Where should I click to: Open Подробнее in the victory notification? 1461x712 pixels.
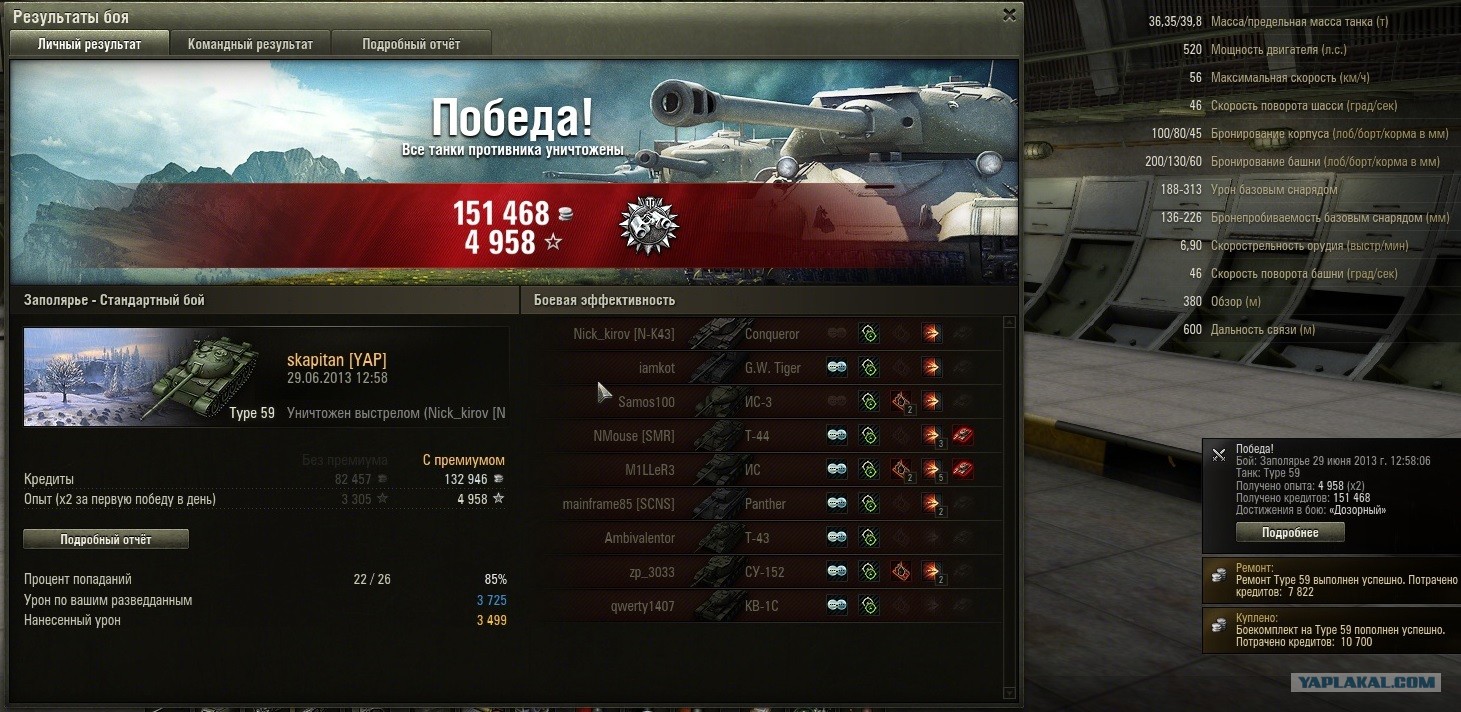coord(1289,533)
